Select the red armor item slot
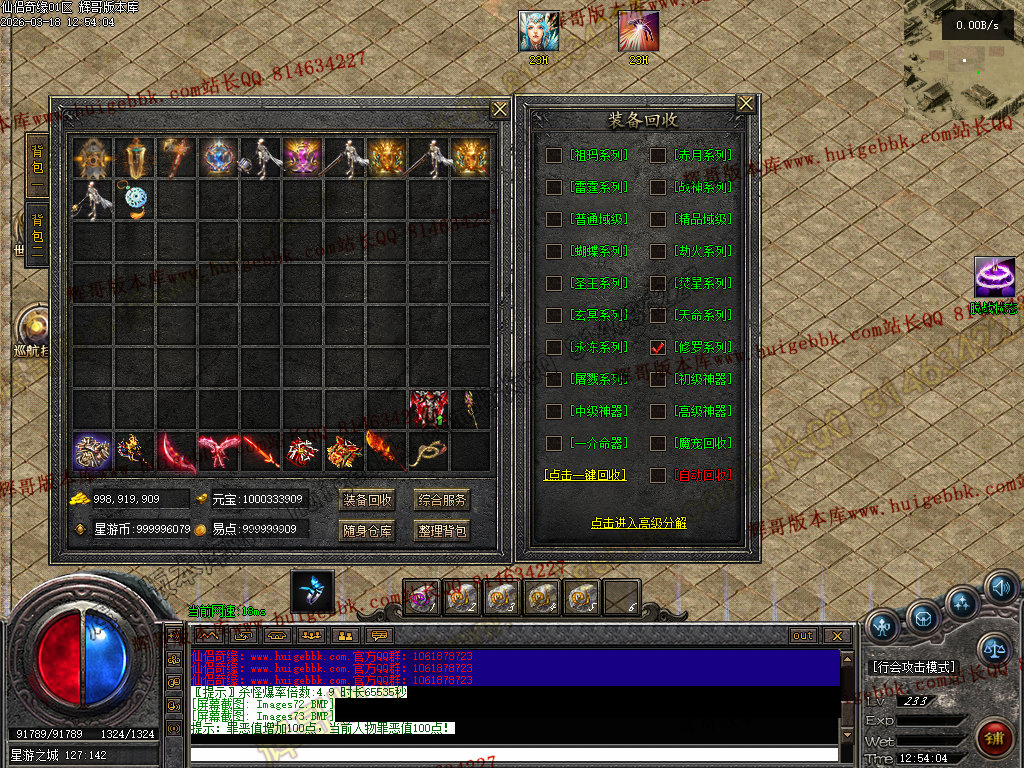The width and height of the screenshot is (1024, 768). (x=428, y=409)
